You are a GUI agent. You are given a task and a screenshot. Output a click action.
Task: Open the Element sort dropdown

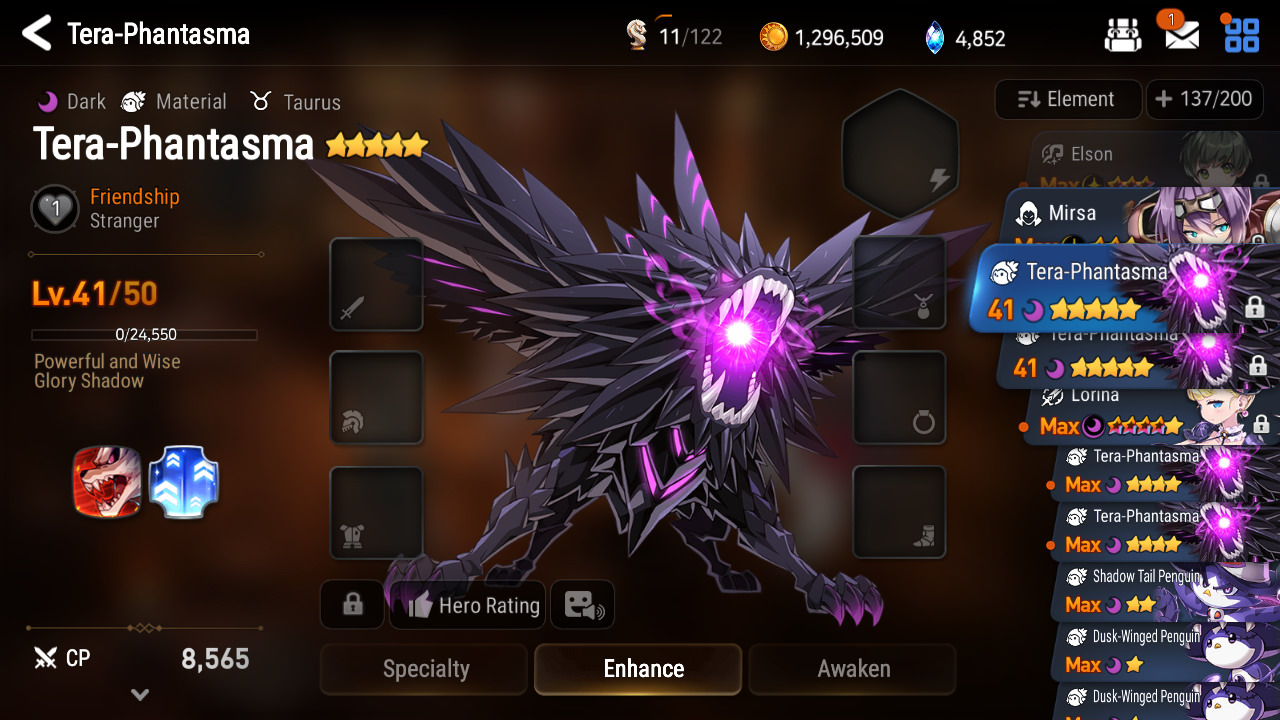tap(1067, 99)
